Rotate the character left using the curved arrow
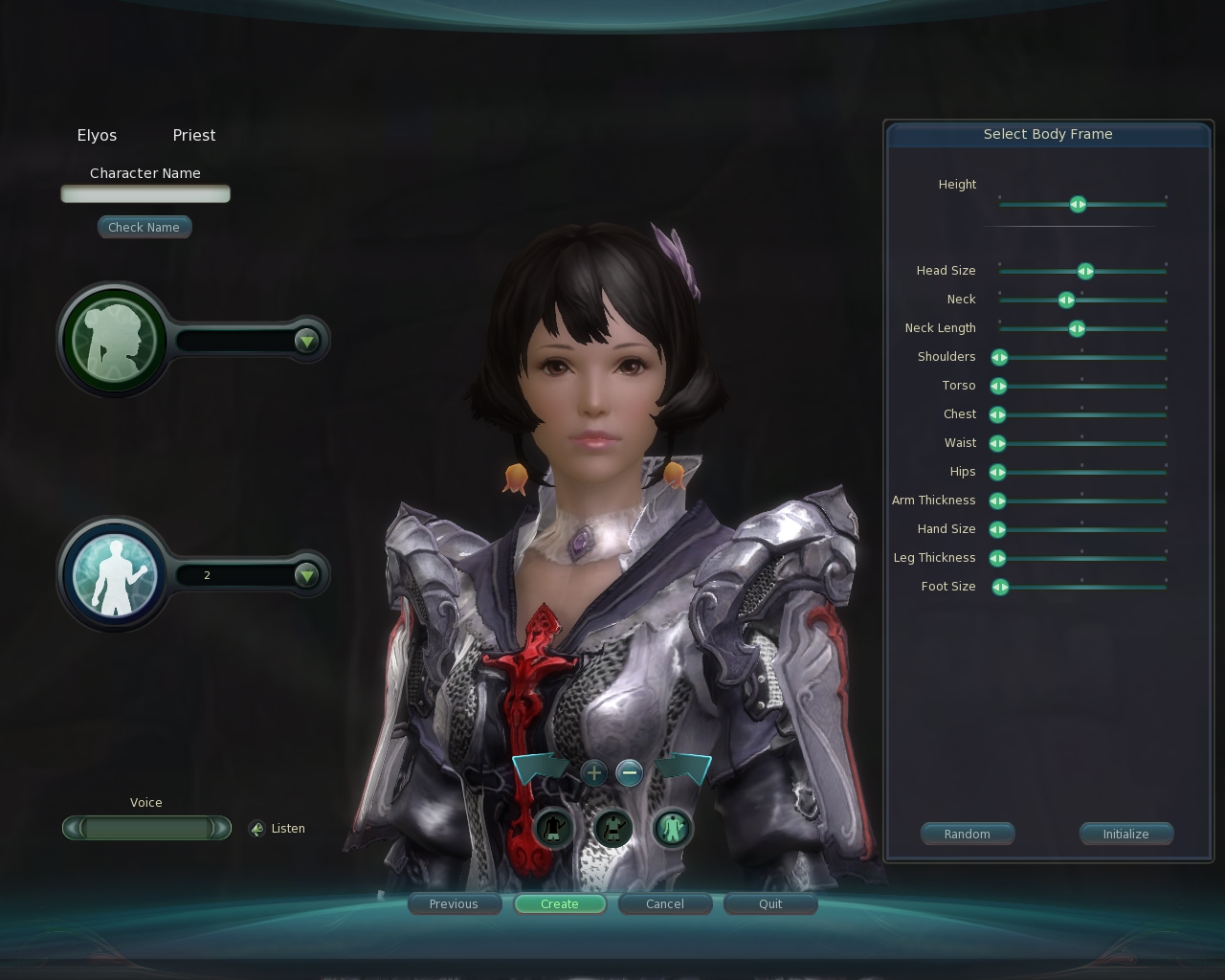This screenshot has width=1225, height=980. pyautogui.click(x=541, y=766)
